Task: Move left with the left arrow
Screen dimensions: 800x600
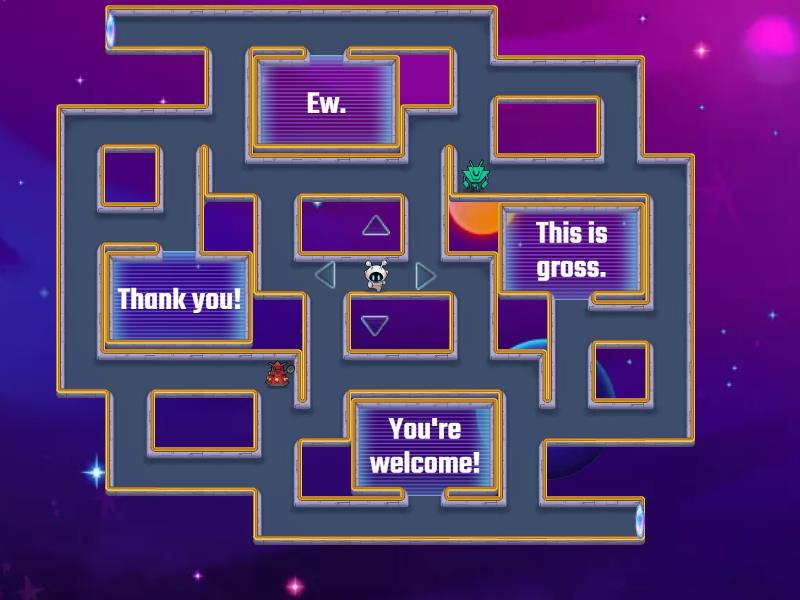Action: coord(324,274)
